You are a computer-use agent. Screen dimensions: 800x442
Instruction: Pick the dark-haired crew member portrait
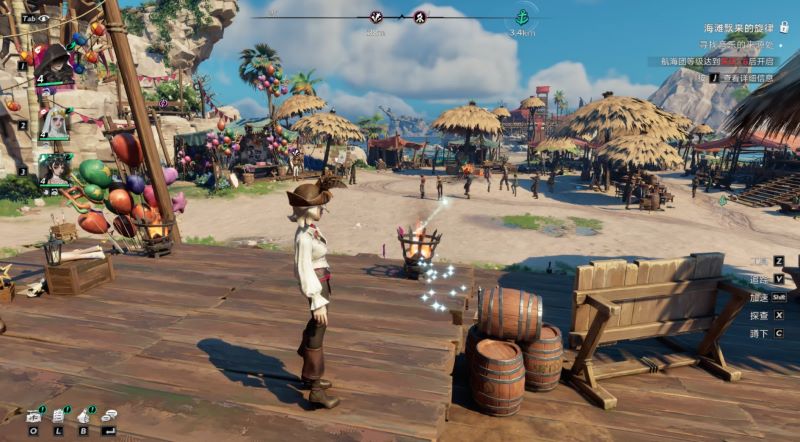(x=54, y=169)
